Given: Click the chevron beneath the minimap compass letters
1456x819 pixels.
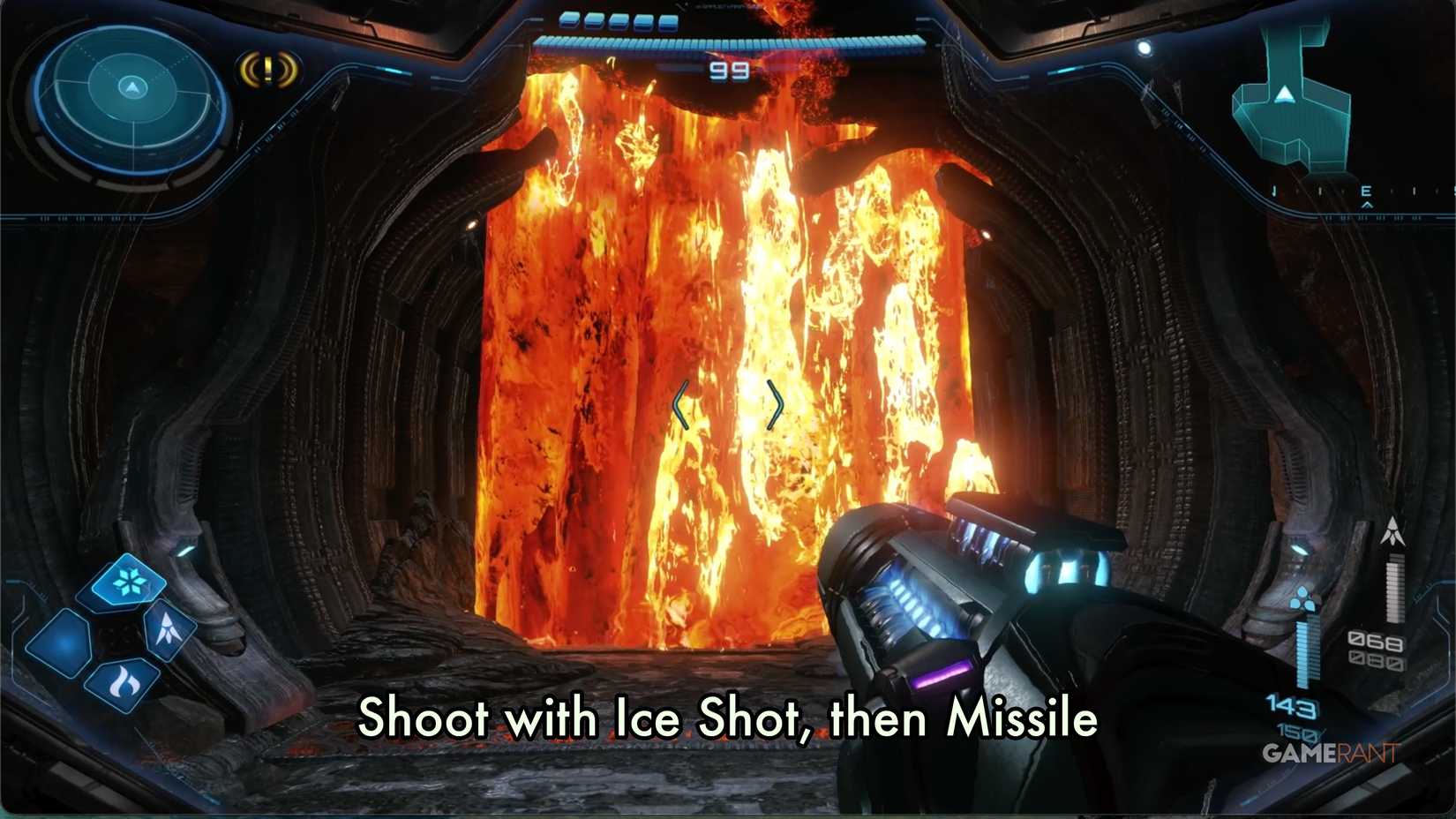Looking at the screenshot, I should coord(1368,205).
